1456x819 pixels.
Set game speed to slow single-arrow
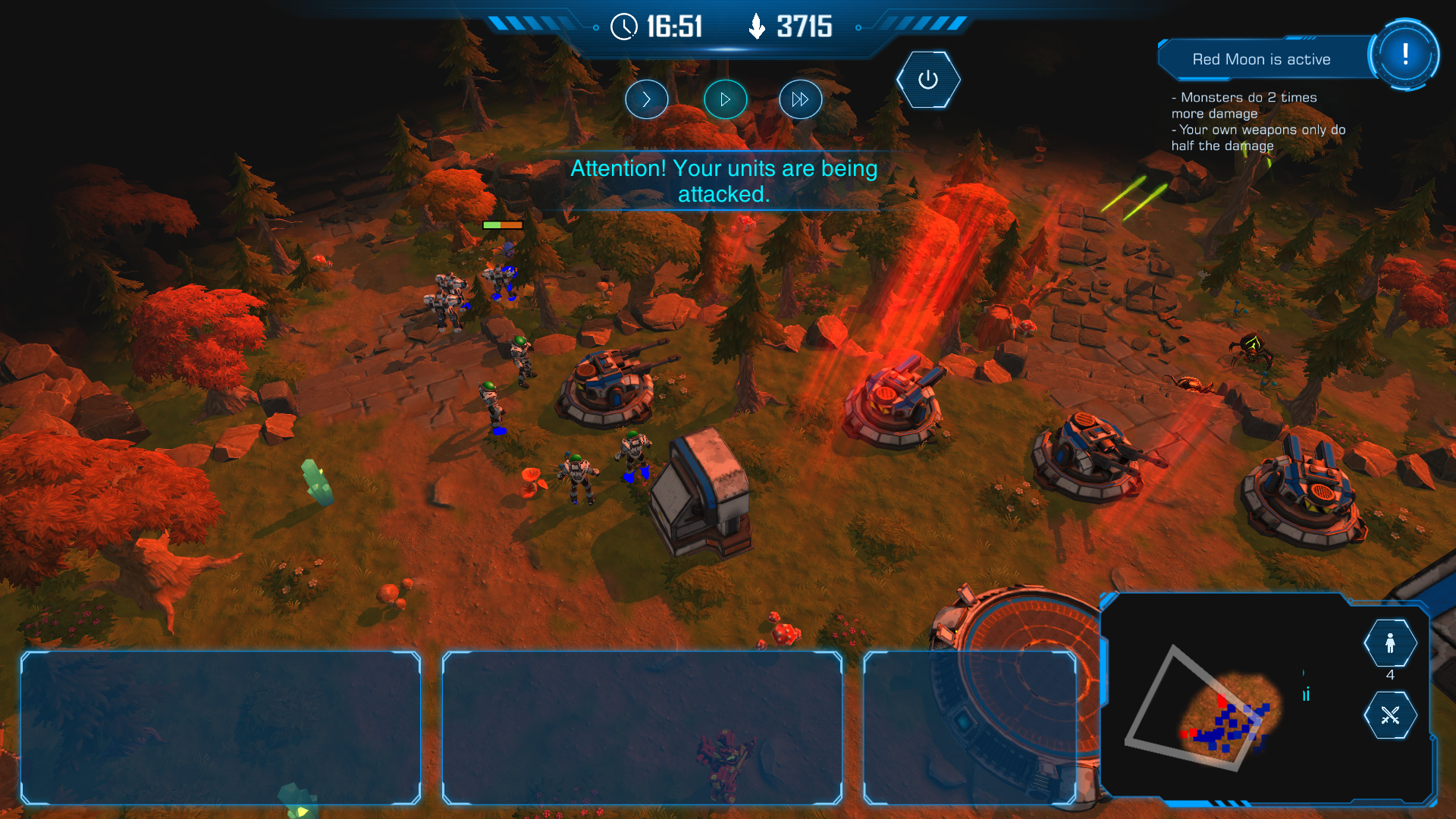(x=646, y=99)
